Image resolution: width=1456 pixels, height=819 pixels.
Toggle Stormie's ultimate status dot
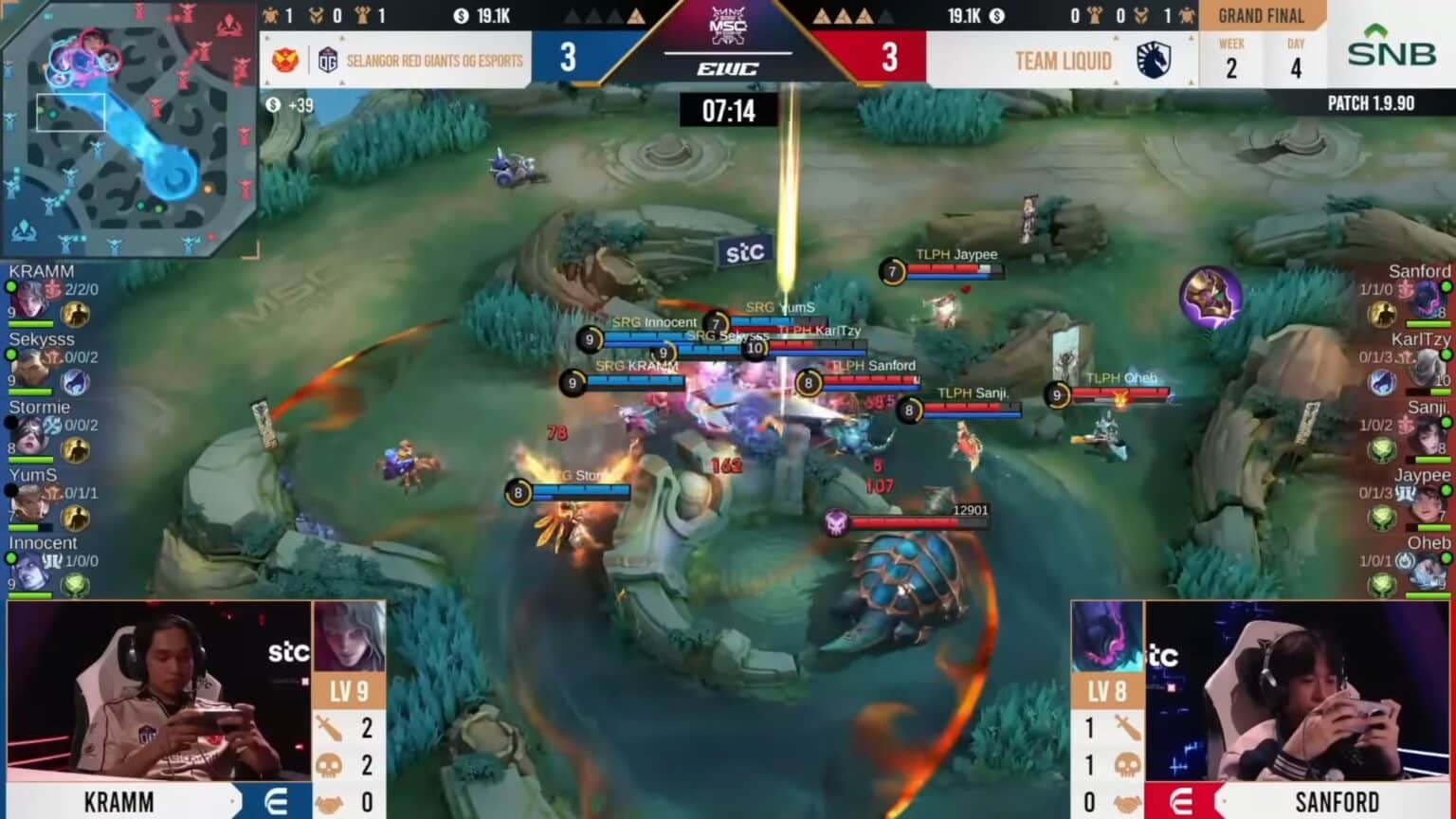(x=9, y=422)
